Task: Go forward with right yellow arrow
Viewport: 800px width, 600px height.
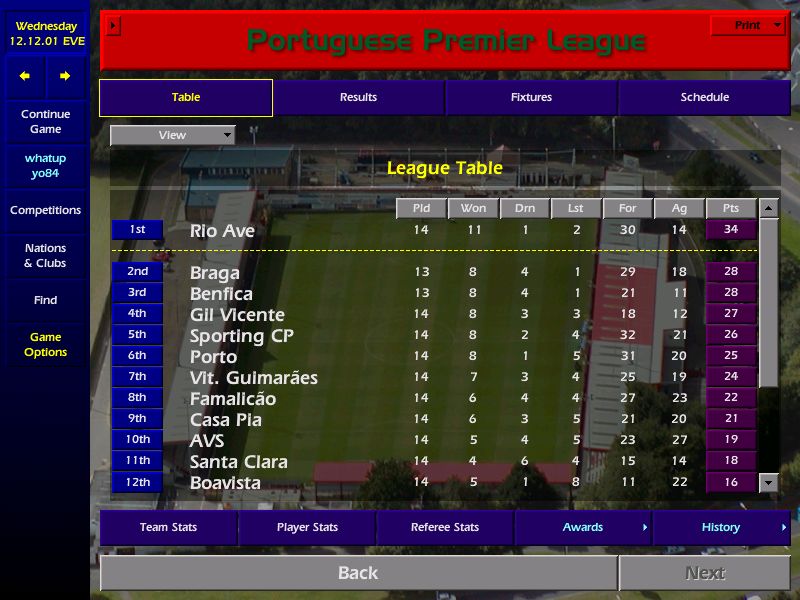Action: pyautogui.click(x=65, y=76)
